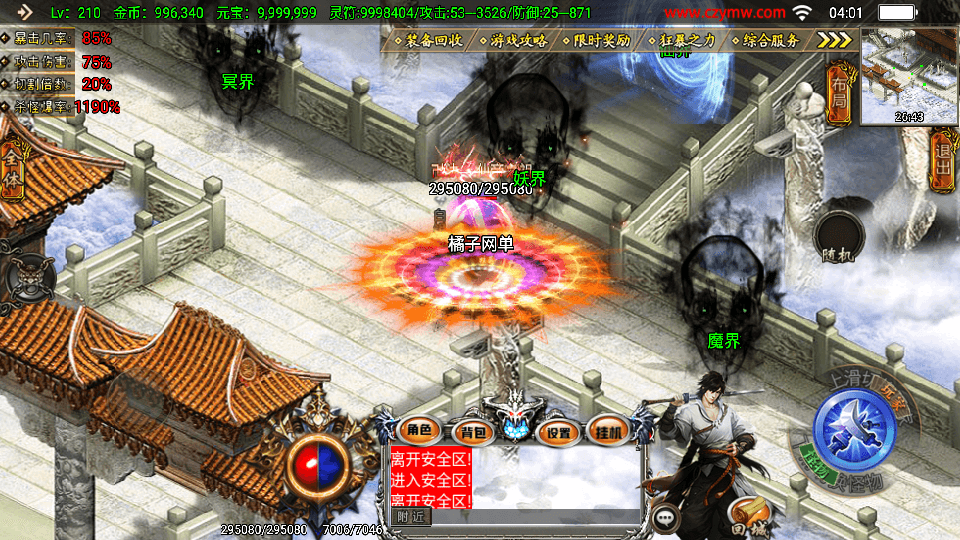The width and height of the screenshot is (960, 540).
Task: Click the 布局 layout button
Action: click(x=838, y=92)
